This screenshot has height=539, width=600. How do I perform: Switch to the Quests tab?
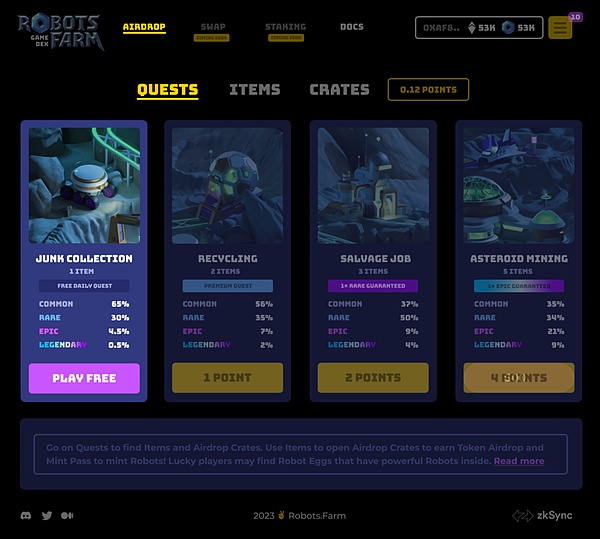(167, 89)
